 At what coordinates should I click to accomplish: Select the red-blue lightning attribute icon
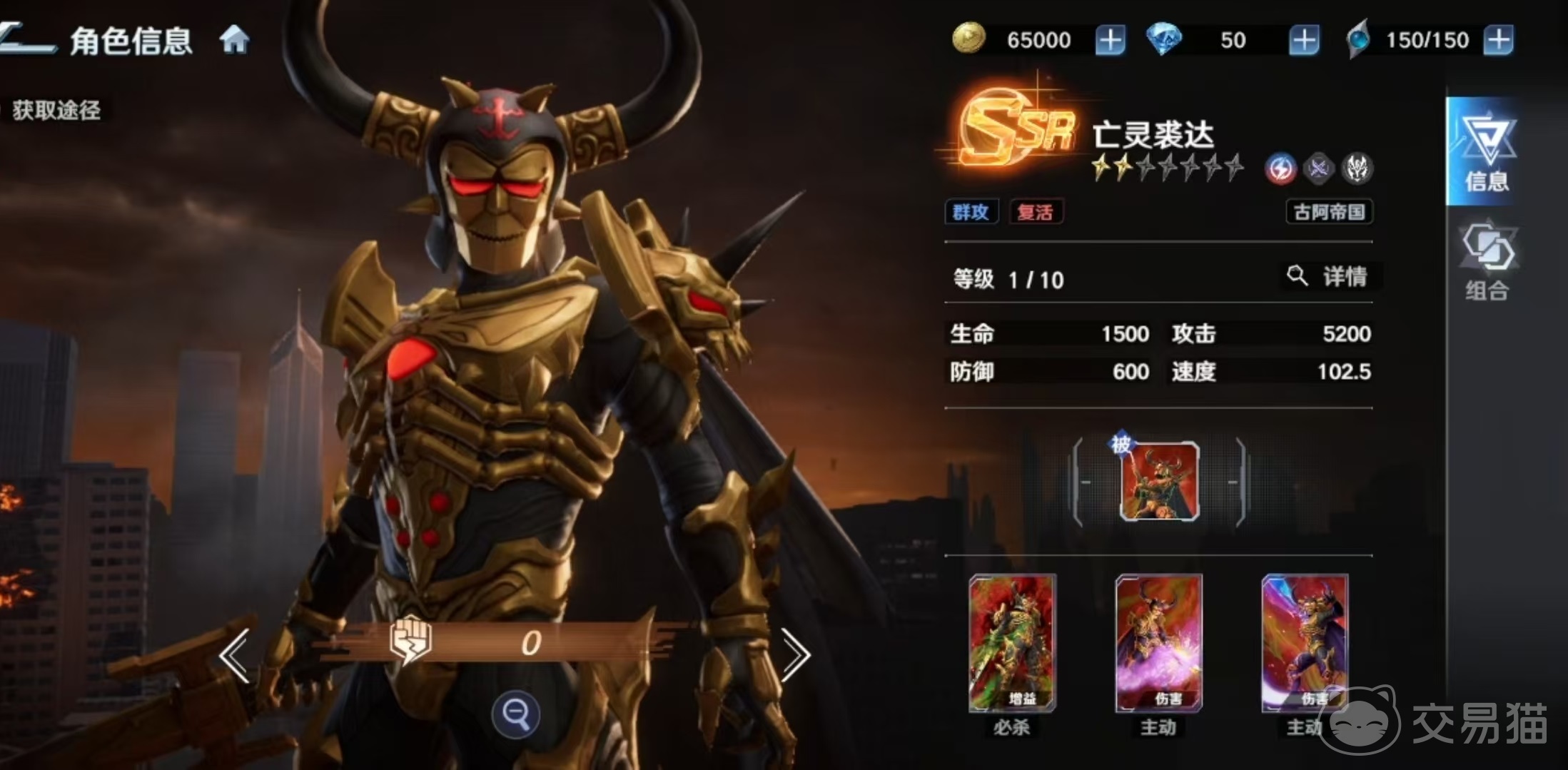1280,169
